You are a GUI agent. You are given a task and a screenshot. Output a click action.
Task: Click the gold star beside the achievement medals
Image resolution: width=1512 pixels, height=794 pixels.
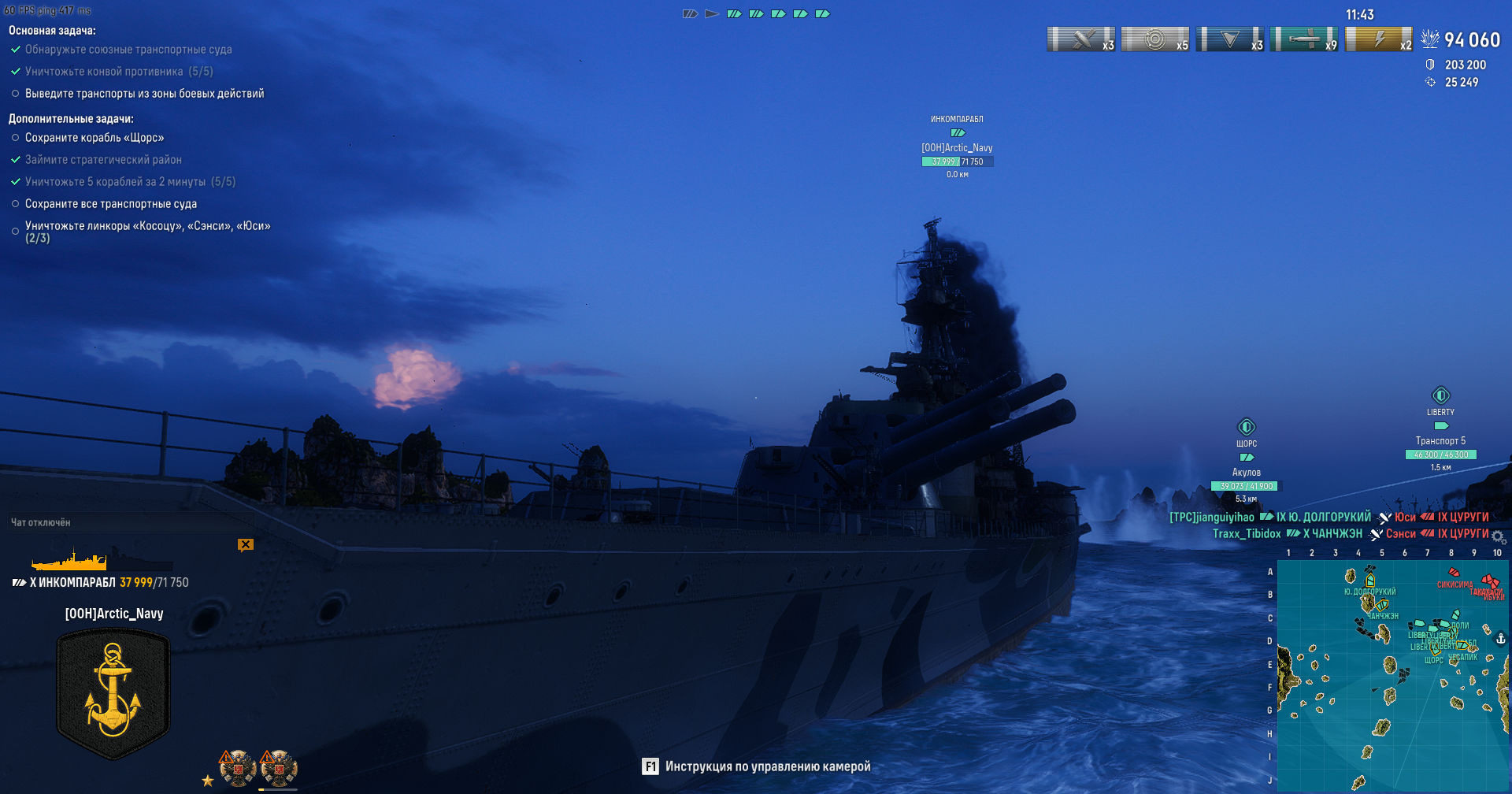click(208, 781)
